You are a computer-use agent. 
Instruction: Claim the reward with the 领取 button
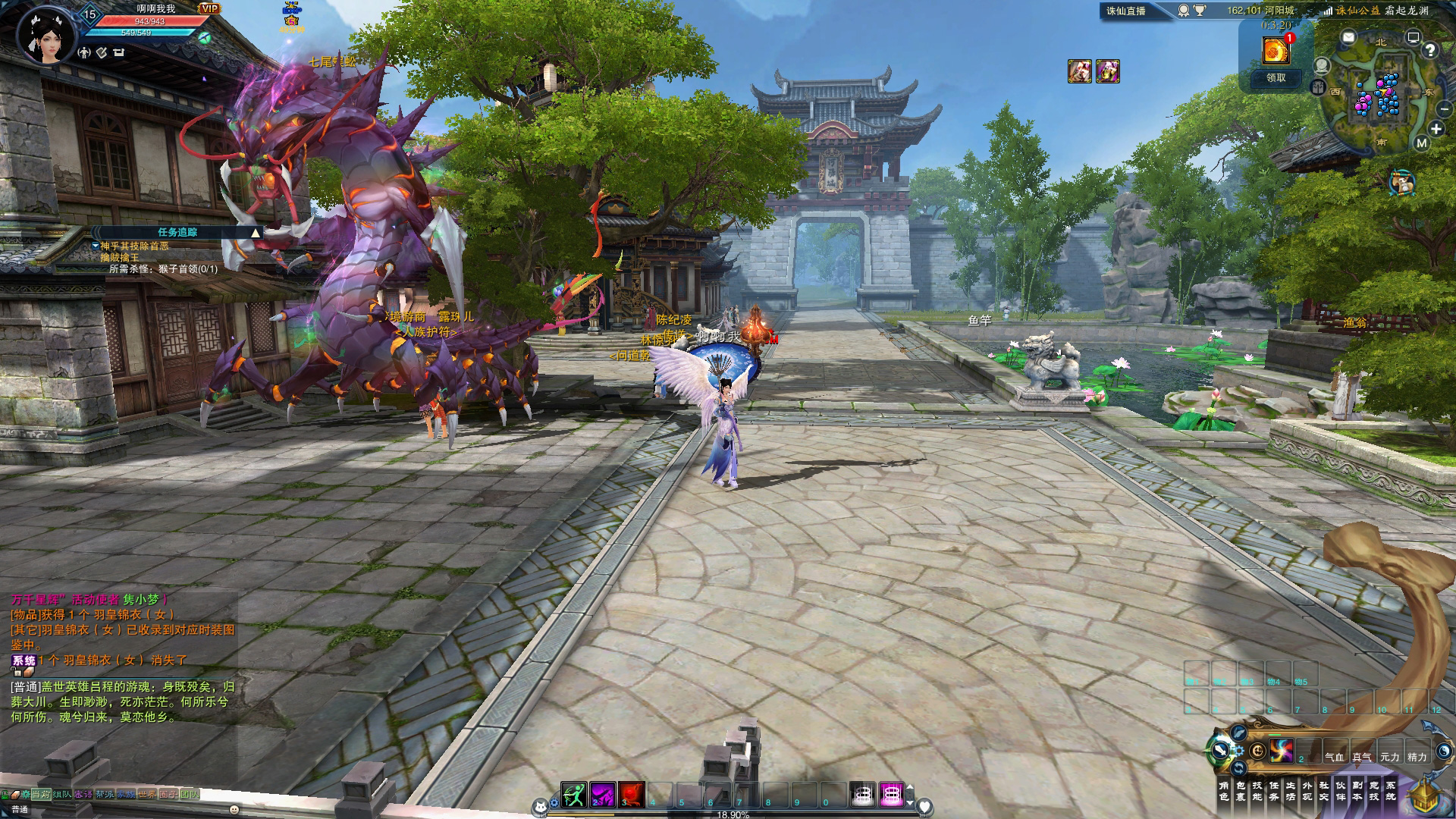tap(1276, 77)
